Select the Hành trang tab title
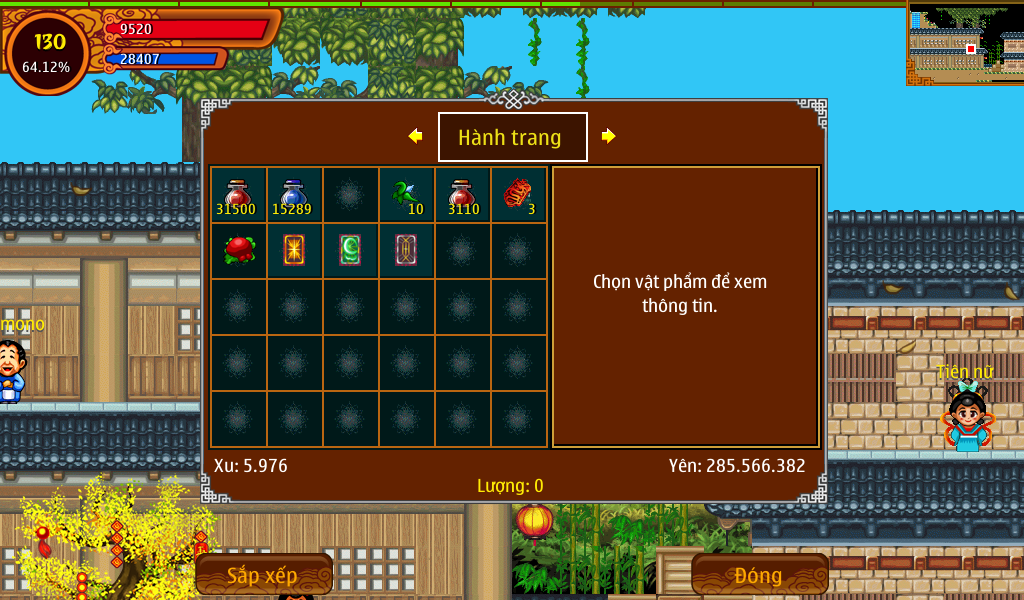Viewport: 1024px width, 600px height. tap(512, 137)
